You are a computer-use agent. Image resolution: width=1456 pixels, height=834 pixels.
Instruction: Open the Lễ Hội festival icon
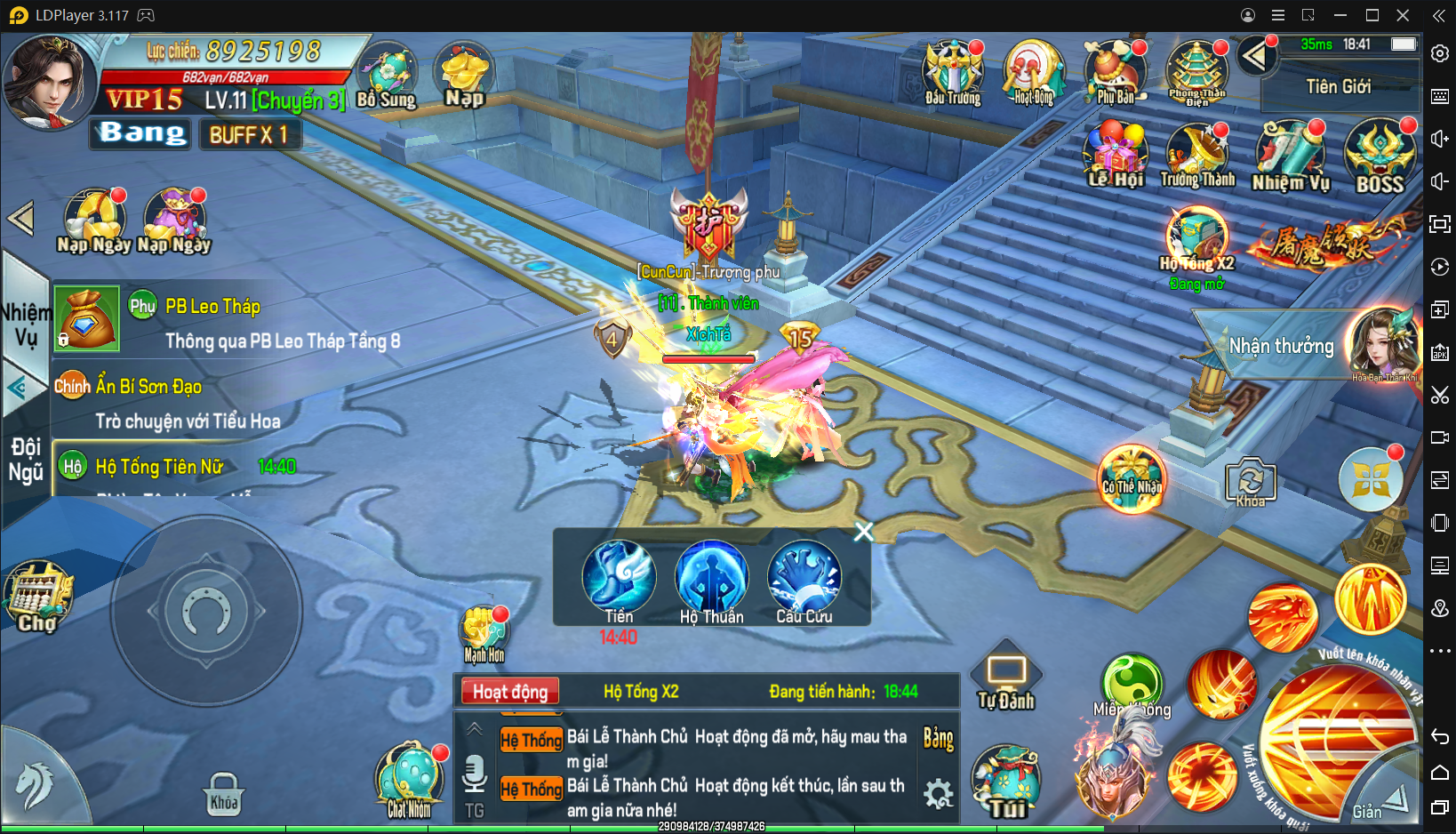[x=1116, y=156]
